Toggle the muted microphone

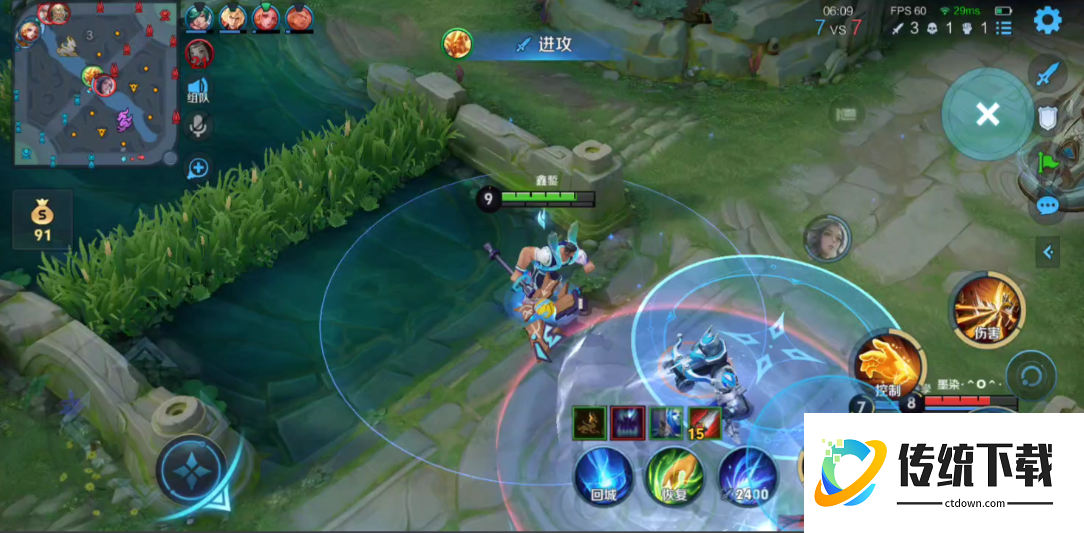pos(198,125)
